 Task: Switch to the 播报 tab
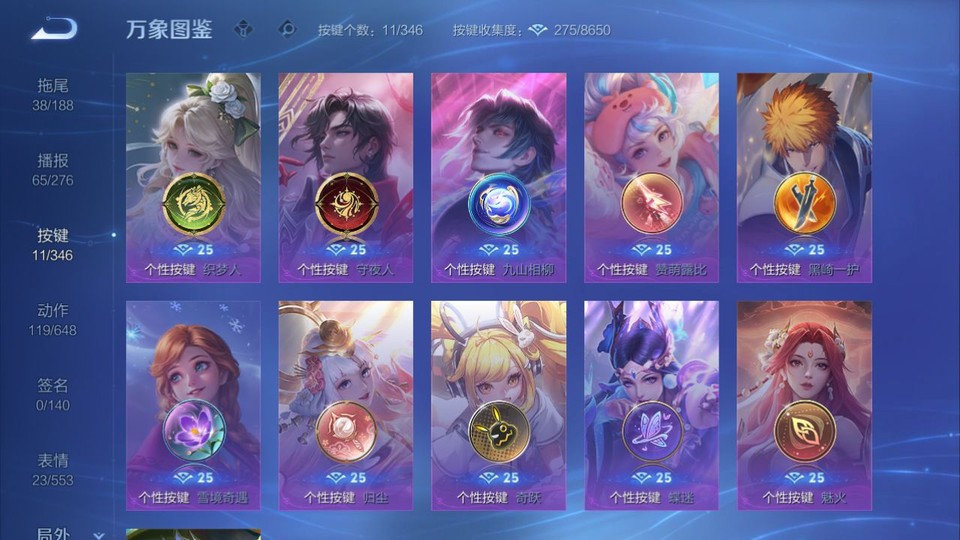(53, 169)
